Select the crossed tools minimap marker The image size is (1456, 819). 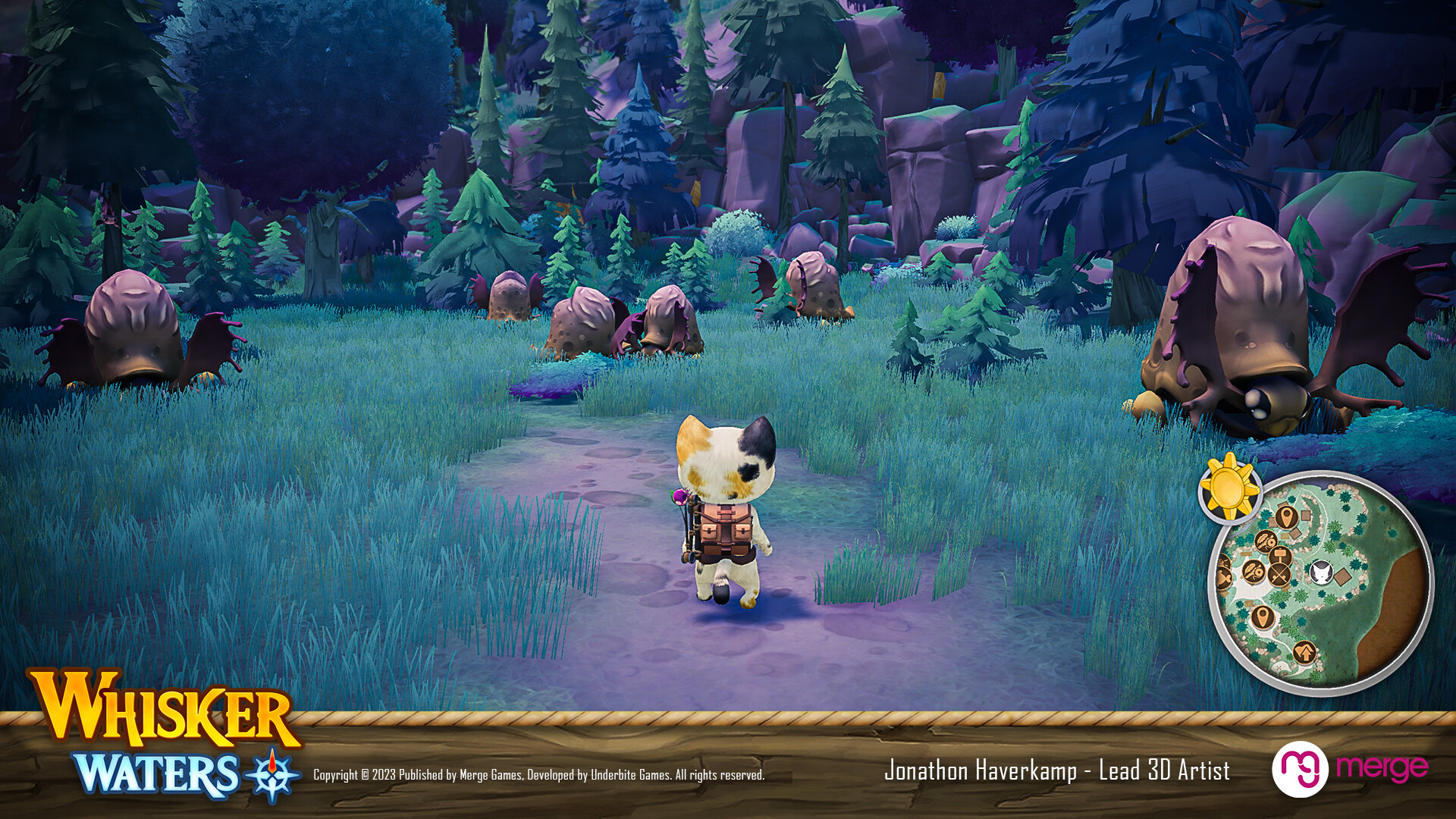pos(1279,576)
